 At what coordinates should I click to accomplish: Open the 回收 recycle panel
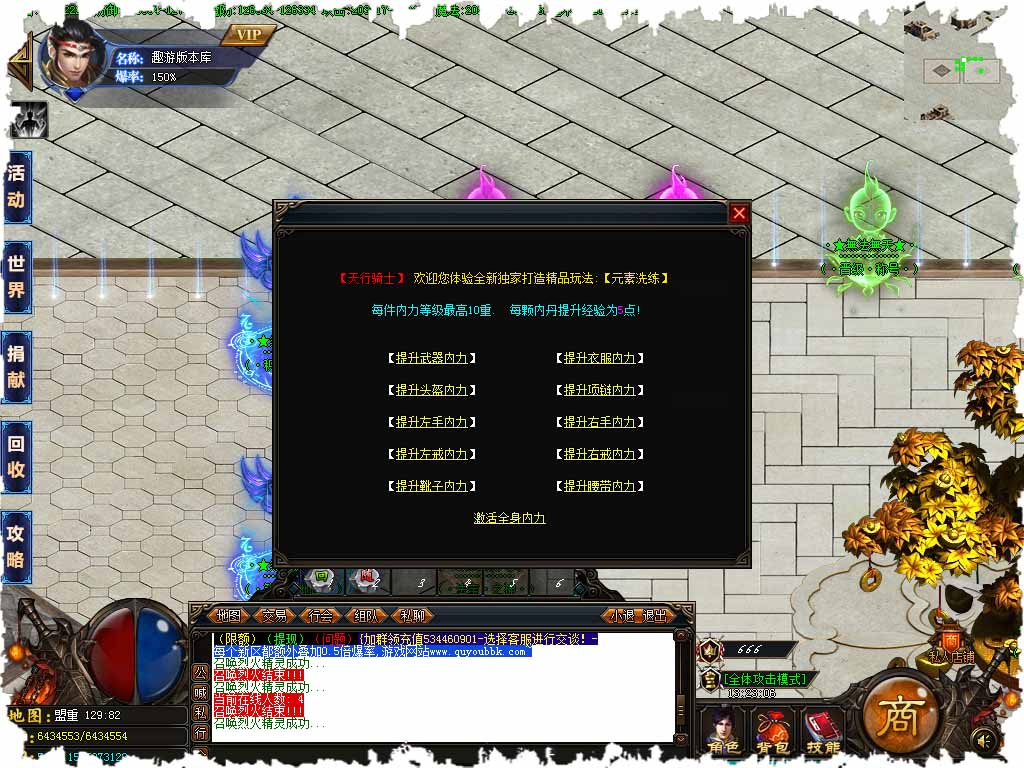click(16, 459)
